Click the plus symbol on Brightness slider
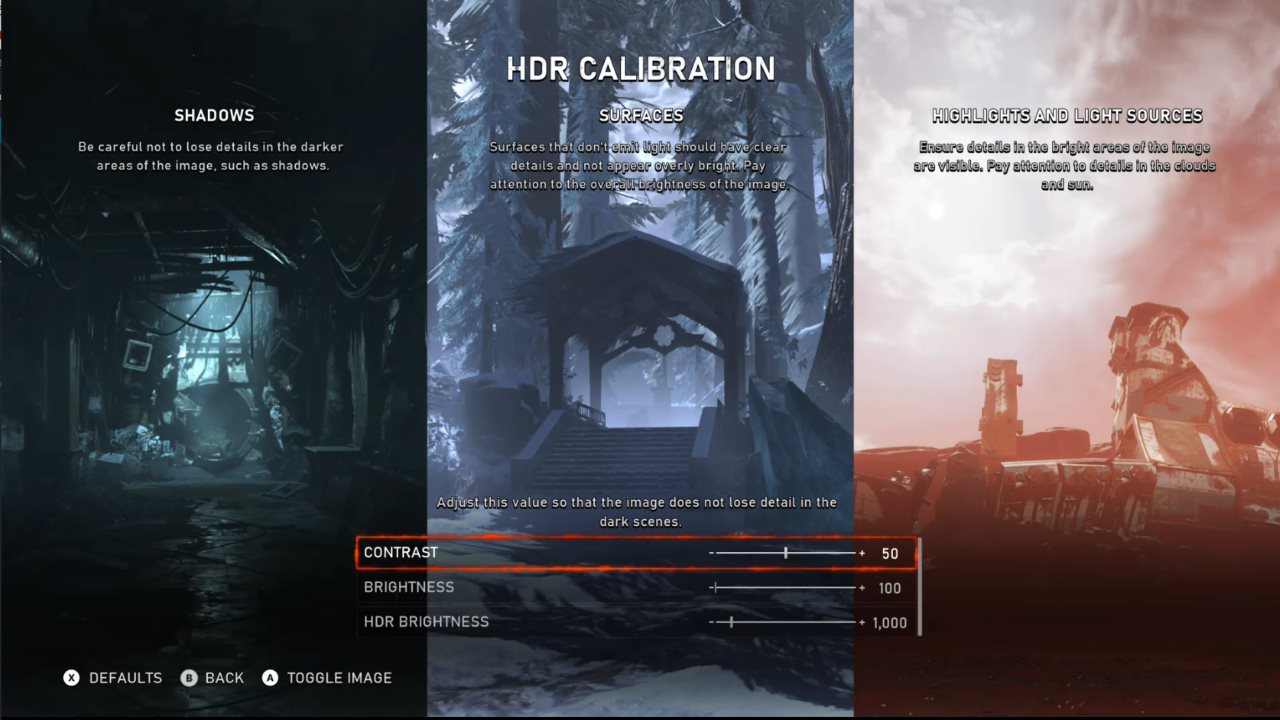 pyautogui.click(x=862, y=587)
